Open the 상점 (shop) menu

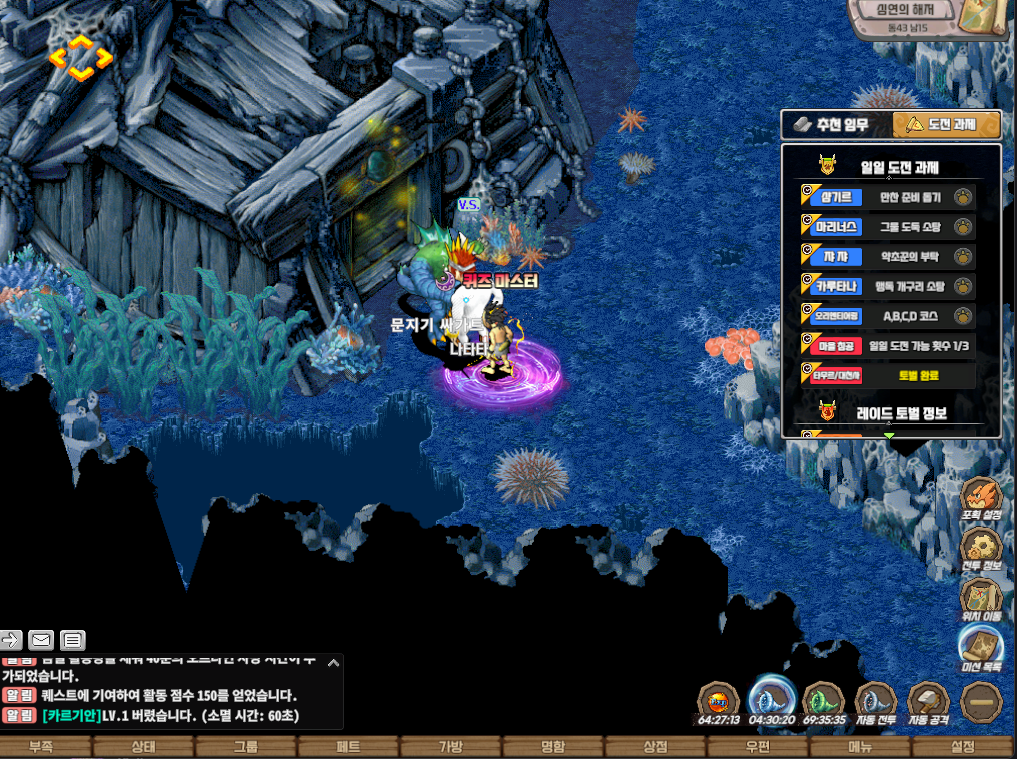coord(655,747)
